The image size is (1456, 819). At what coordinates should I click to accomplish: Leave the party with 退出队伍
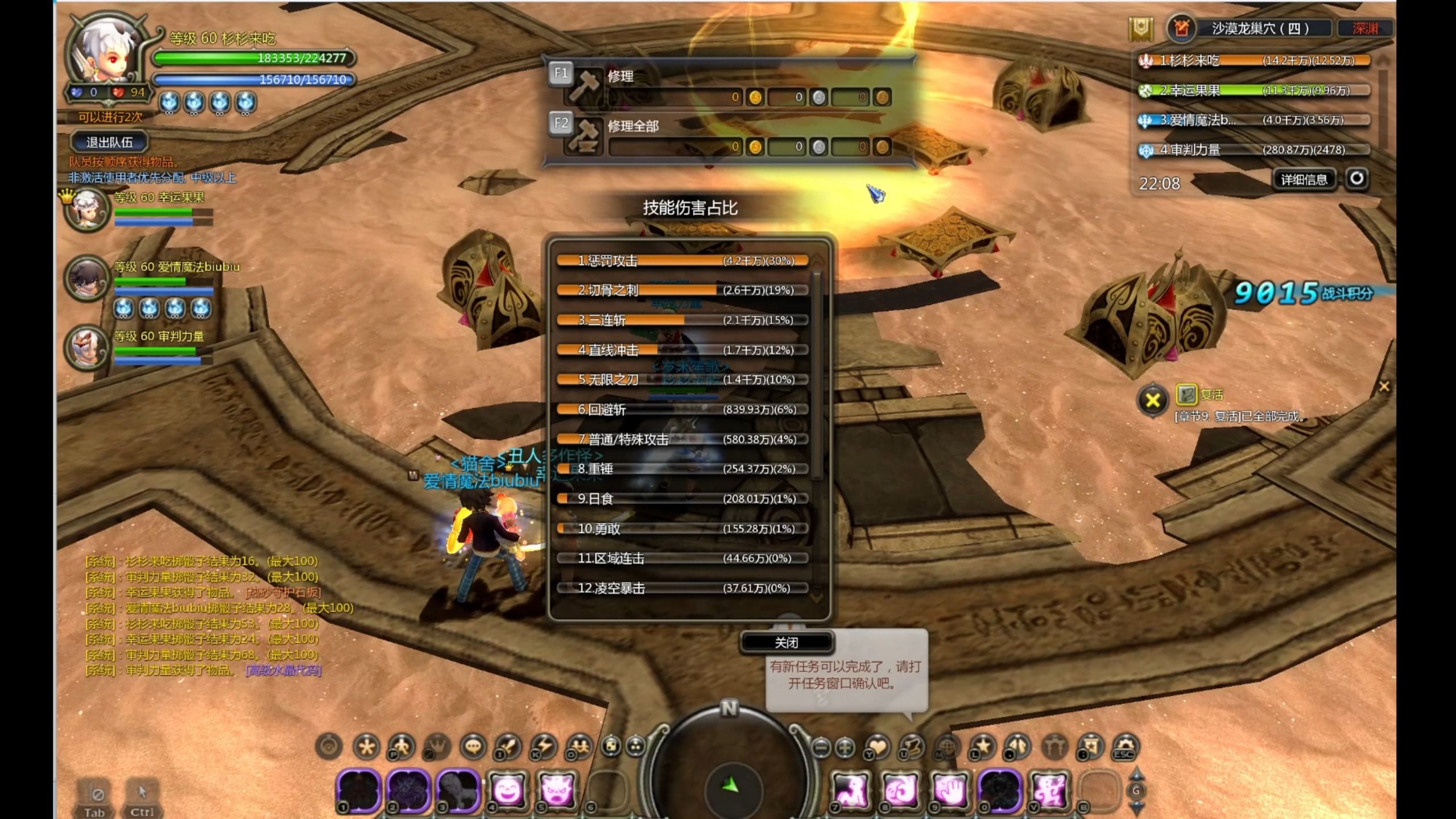point(109,142)
